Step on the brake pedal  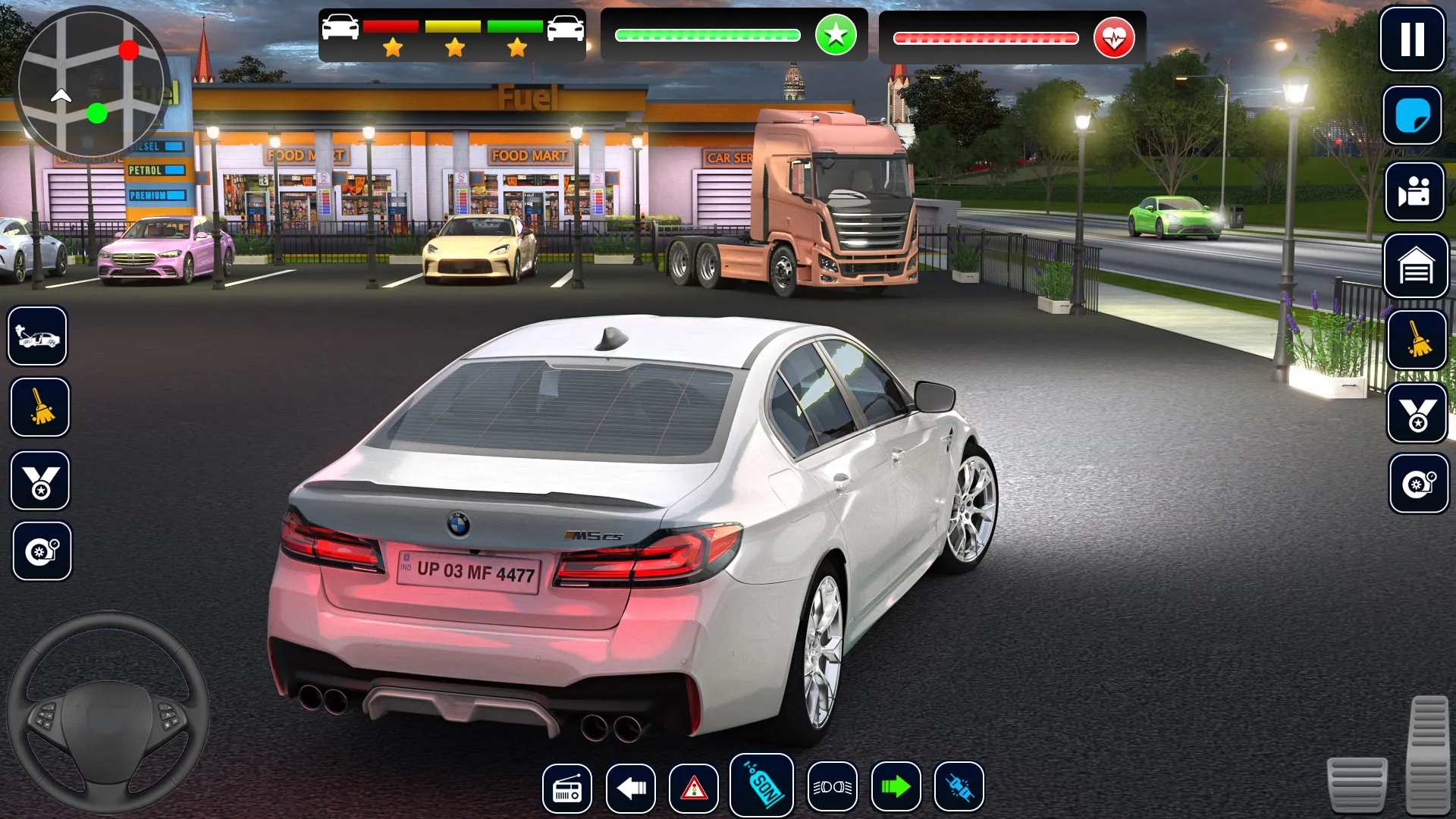pyautogui.click(x=1357, y=784)
